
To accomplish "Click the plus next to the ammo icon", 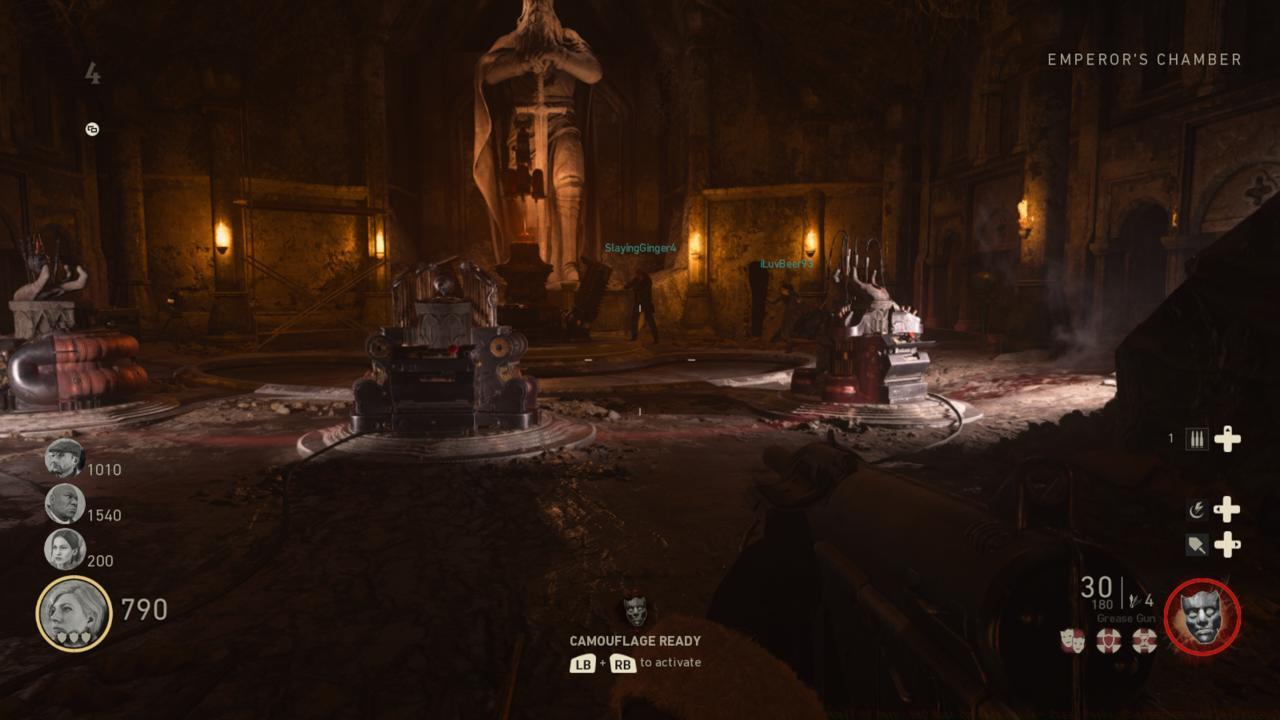I will tap(1227, 438).
